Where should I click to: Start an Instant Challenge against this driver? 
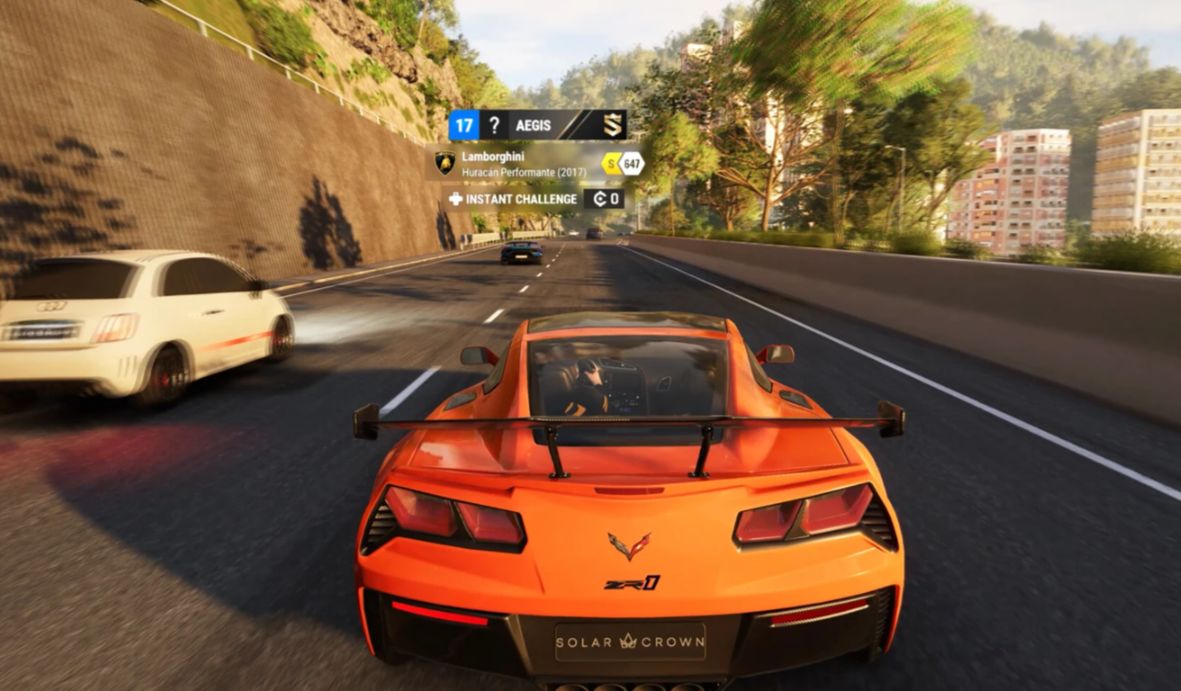512,199
